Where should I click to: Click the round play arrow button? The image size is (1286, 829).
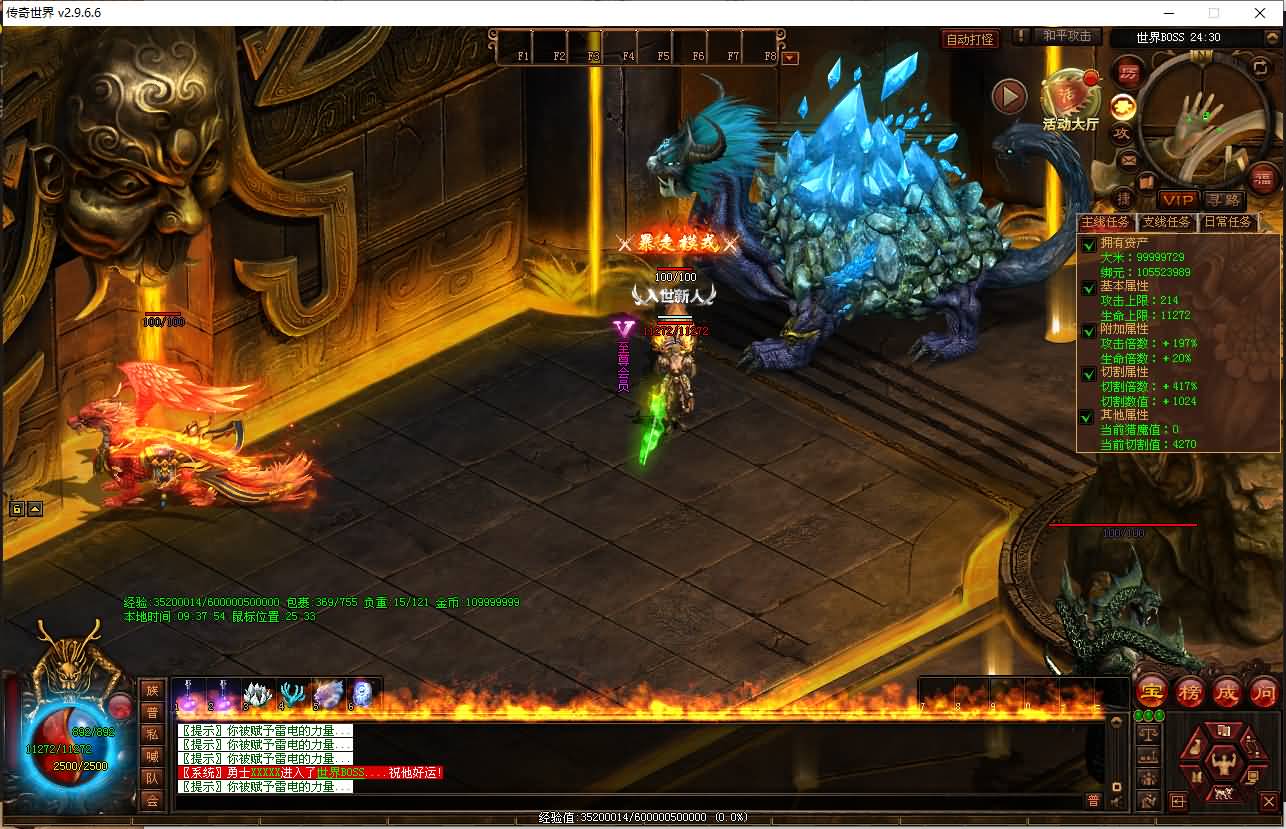point(1009,96)
